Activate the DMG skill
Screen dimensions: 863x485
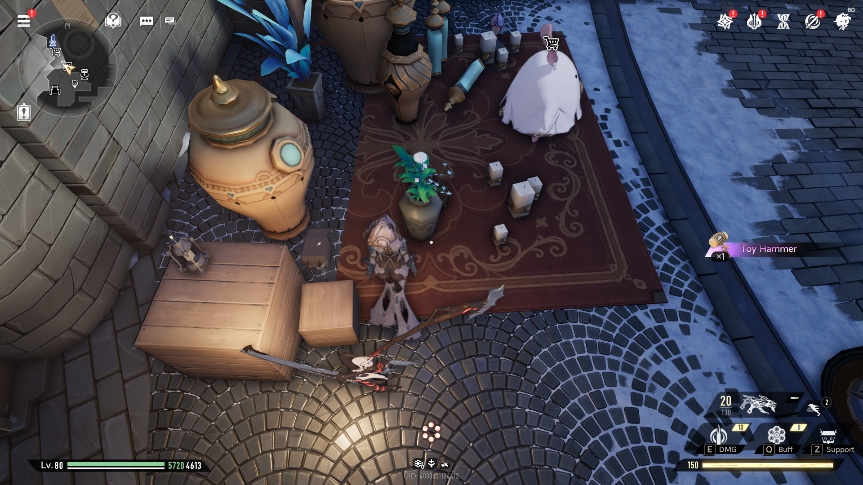click(x=719, y=435)
